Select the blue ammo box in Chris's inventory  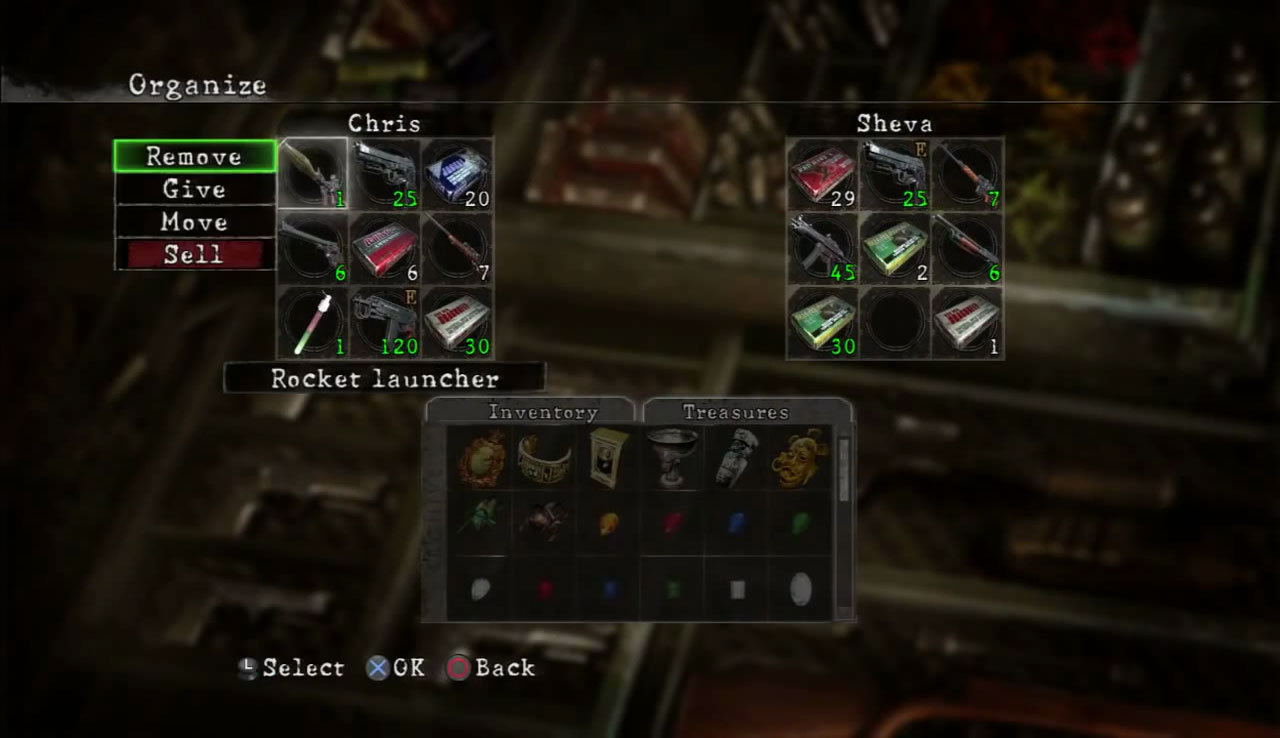click(457, 174)
